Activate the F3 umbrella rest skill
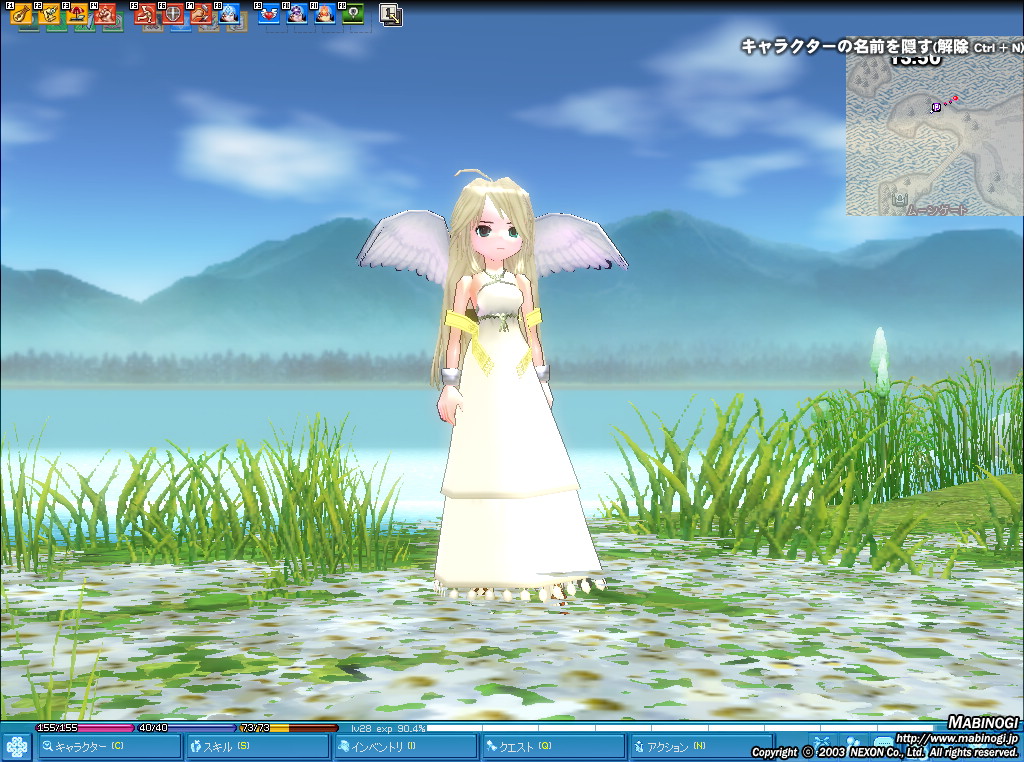1024x762 pixels. [75, 15]
